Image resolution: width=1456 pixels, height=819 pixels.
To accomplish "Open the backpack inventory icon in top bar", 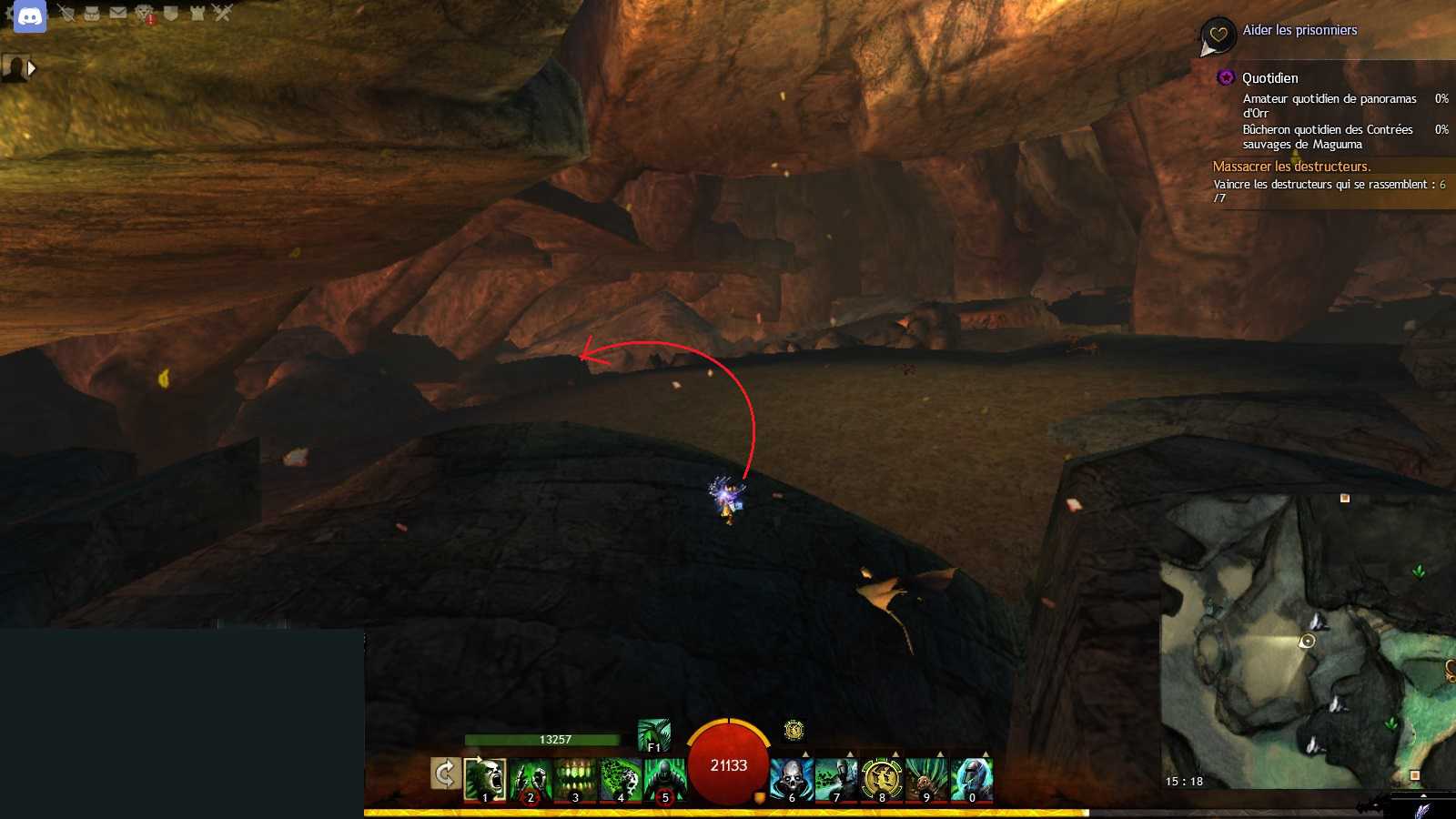I will point(92,13).
